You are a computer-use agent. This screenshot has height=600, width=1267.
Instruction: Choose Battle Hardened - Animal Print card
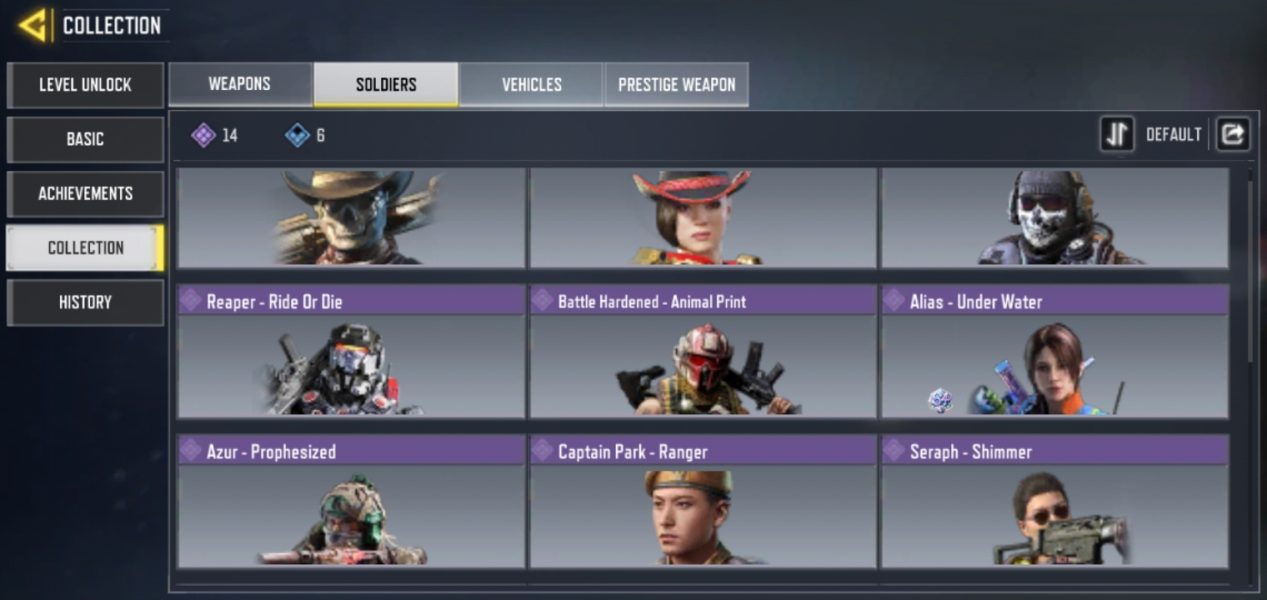coord(703,352)
